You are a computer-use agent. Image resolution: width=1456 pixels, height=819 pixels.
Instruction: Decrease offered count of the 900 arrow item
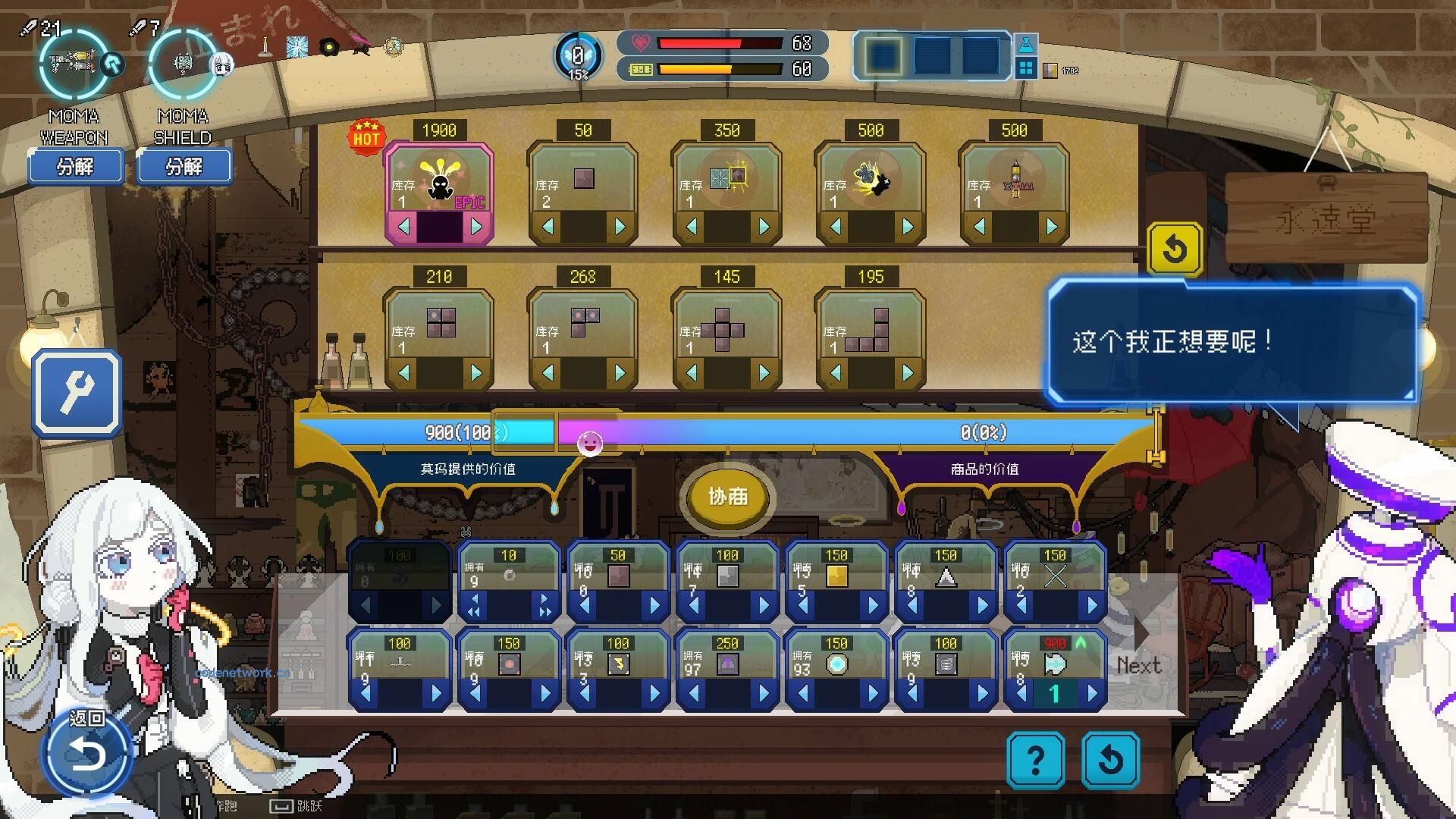(1021, 693)
